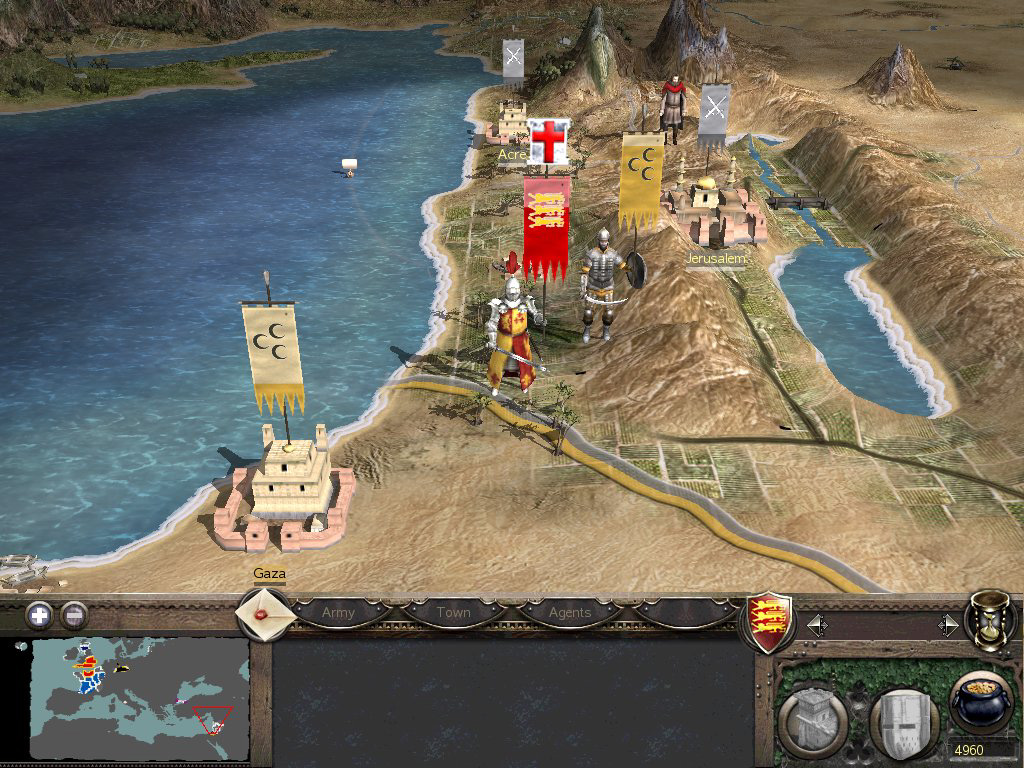Viewport: 1024px width, 768px height.
Task: Switch to the Agents tab
Action: pos(570,612)
